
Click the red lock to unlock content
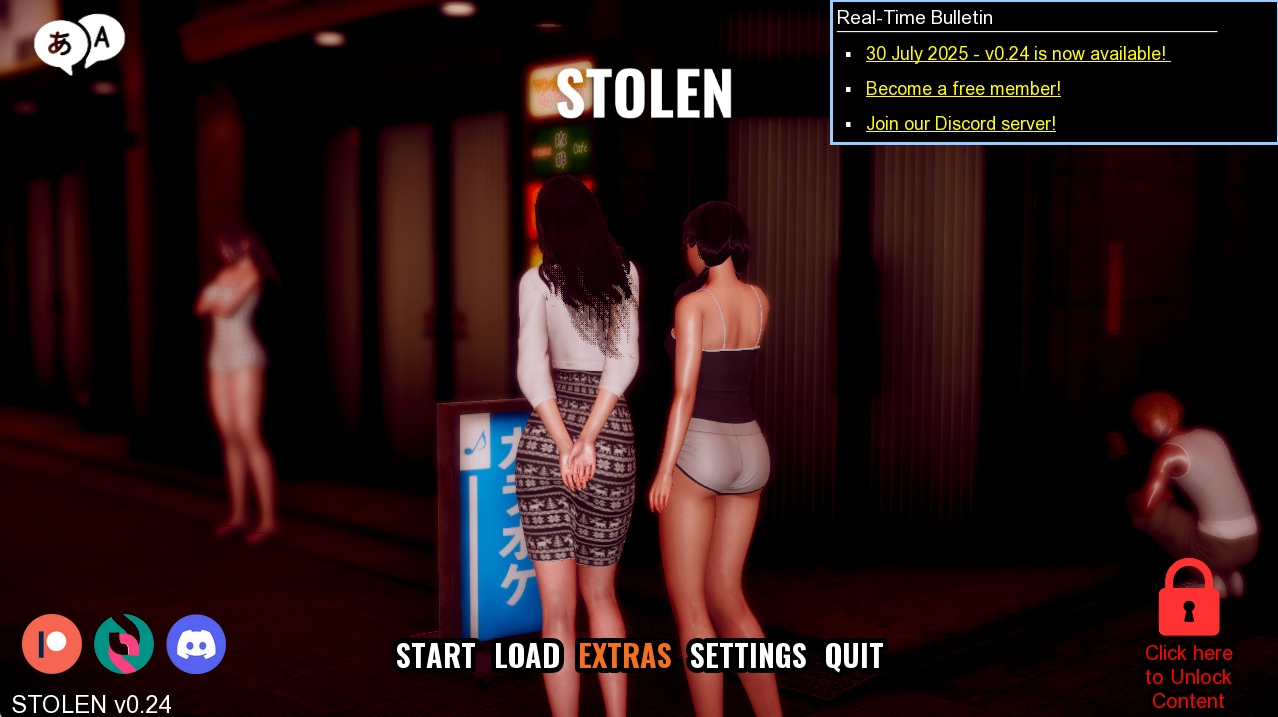click(1188, 598)
